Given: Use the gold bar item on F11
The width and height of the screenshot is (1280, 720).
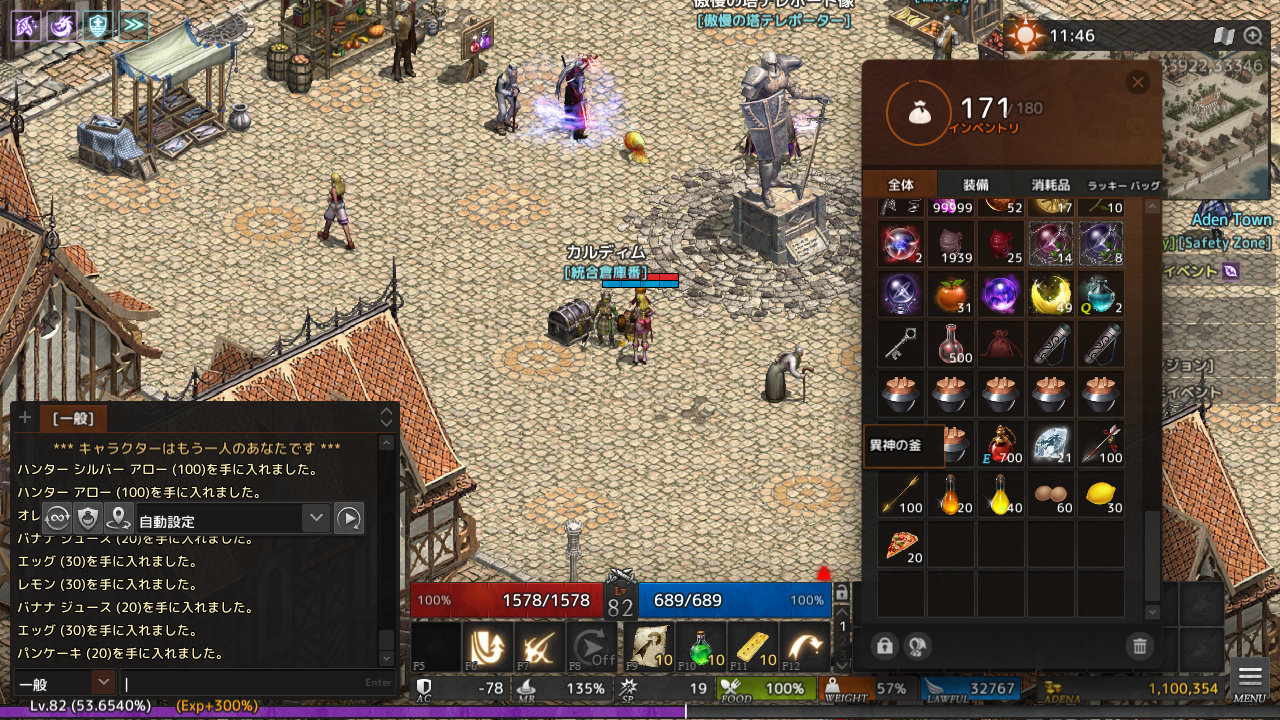Looking at the screenshot, I should point(753,647).
